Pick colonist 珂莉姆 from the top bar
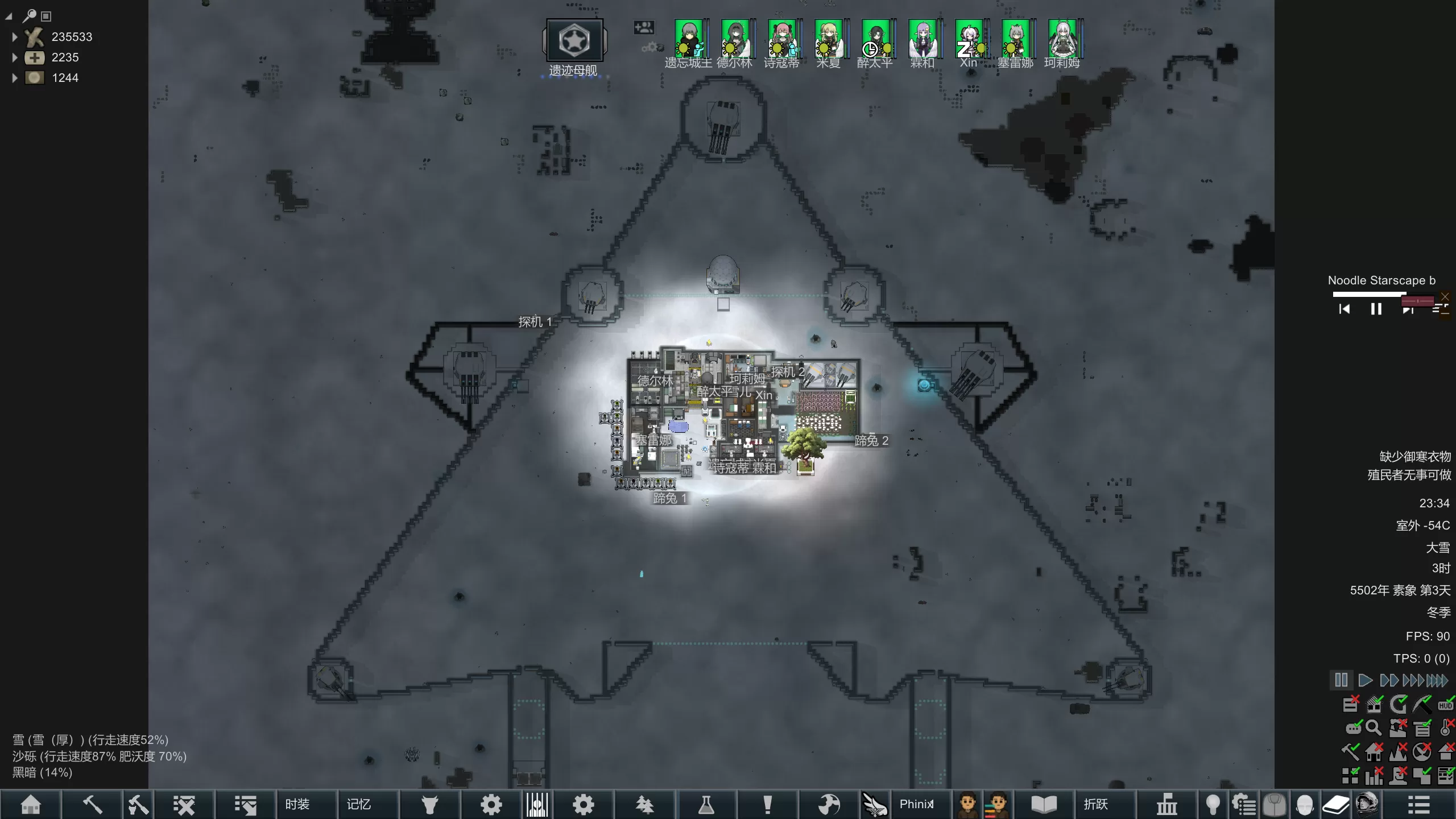1456x819 pixels. [1062, 39]
